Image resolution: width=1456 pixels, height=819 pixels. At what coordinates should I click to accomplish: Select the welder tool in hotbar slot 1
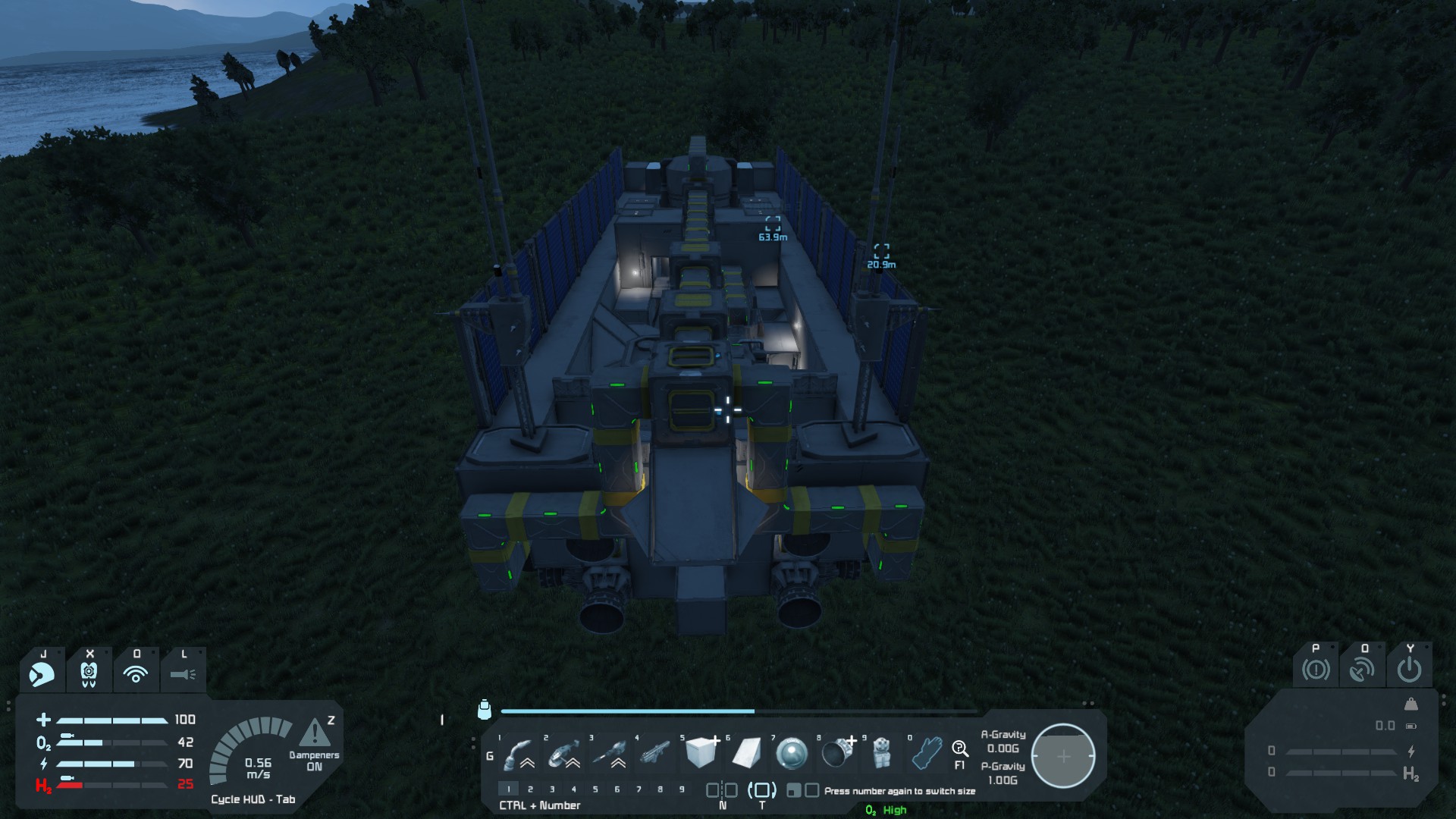click(519, 754)
